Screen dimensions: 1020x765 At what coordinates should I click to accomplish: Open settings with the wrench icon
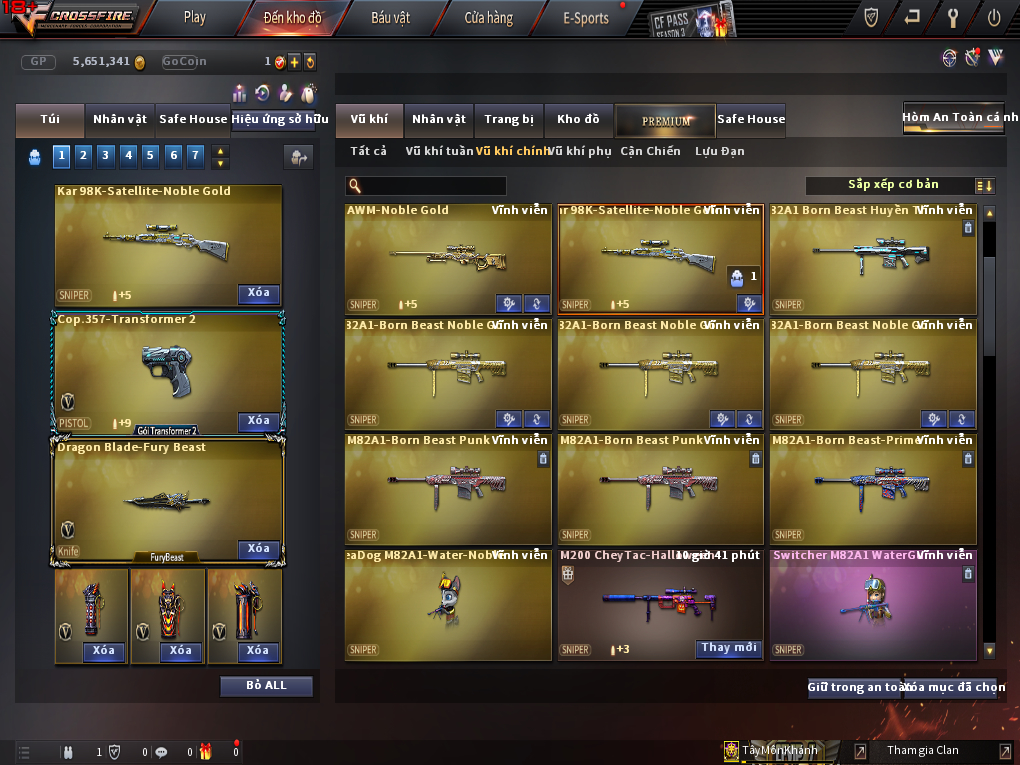952,17
